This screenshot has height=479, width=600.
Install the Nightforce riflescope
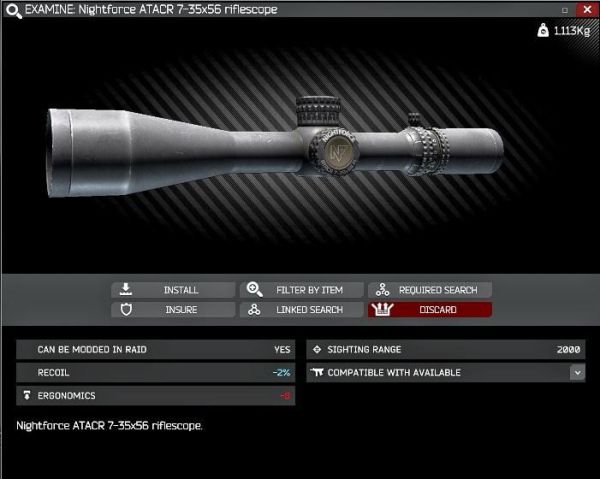[173, 290]
